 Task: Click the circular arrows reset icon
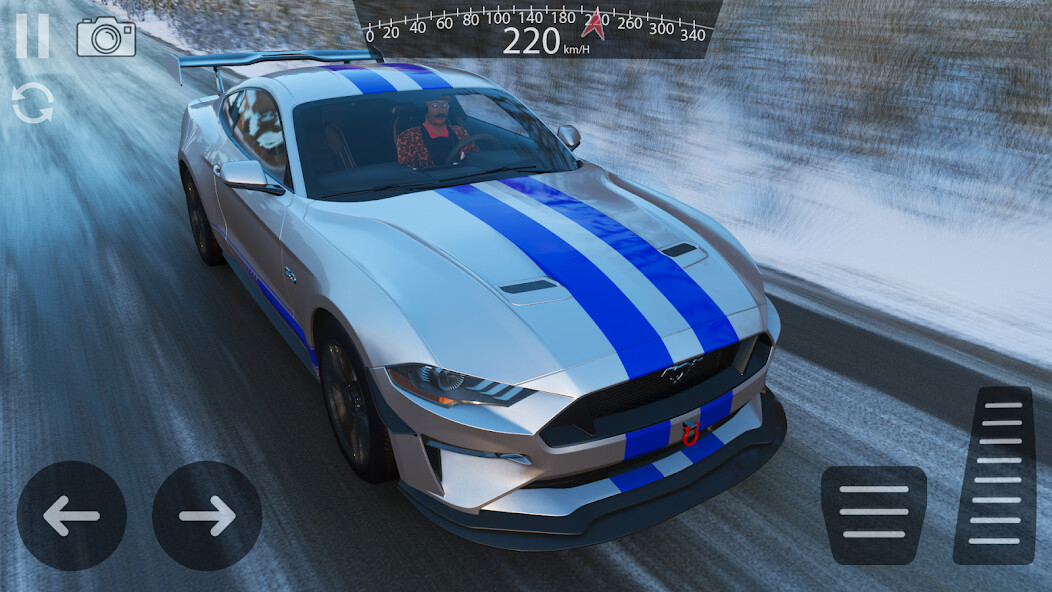pos(32,103)
